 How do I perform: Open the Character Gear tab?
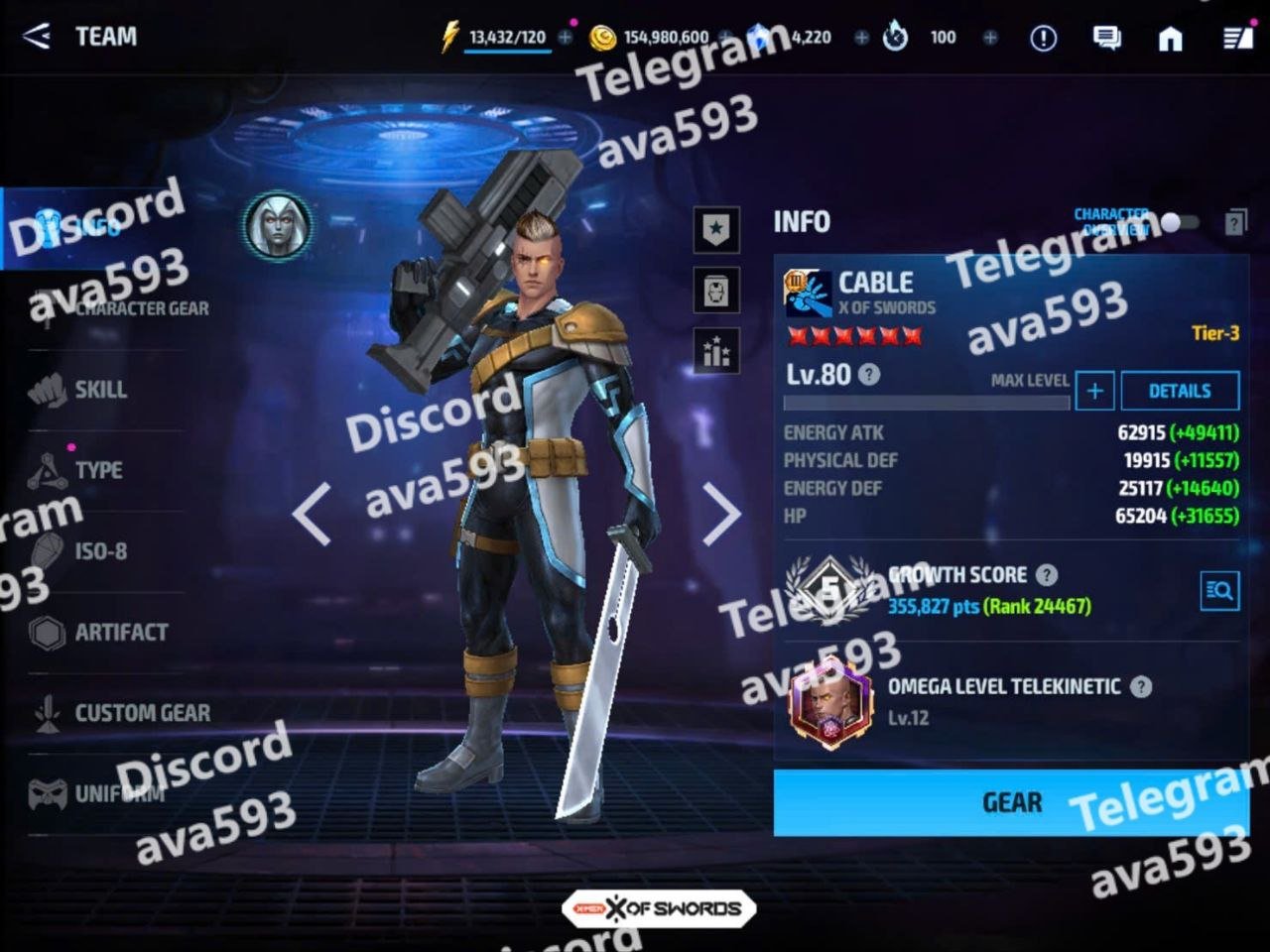(141, 308)
